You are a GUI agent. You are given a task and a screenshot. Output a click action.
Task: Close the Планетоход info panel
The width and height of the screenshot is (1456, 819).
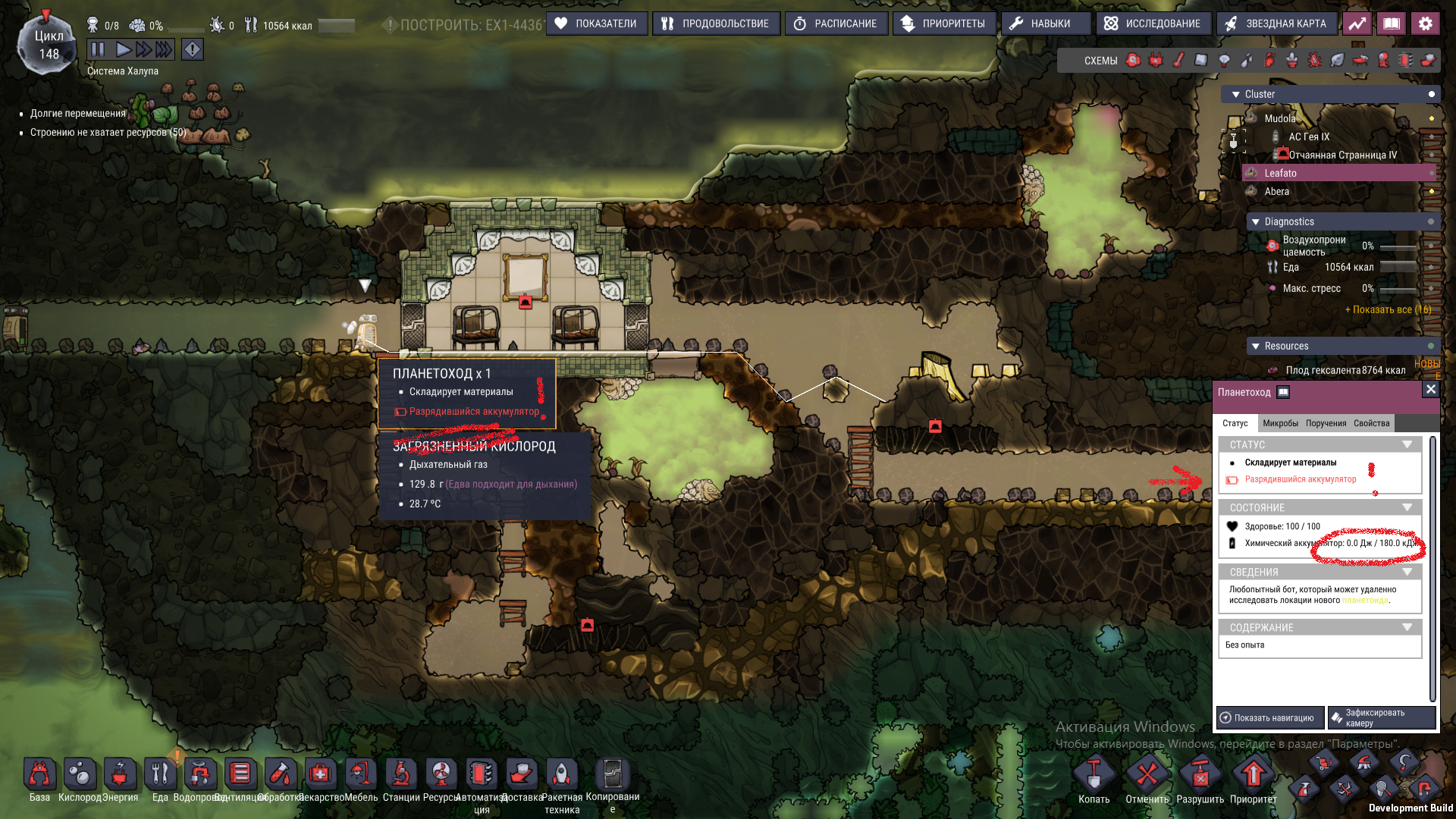pyautogui.click(x=1430, y=389)
